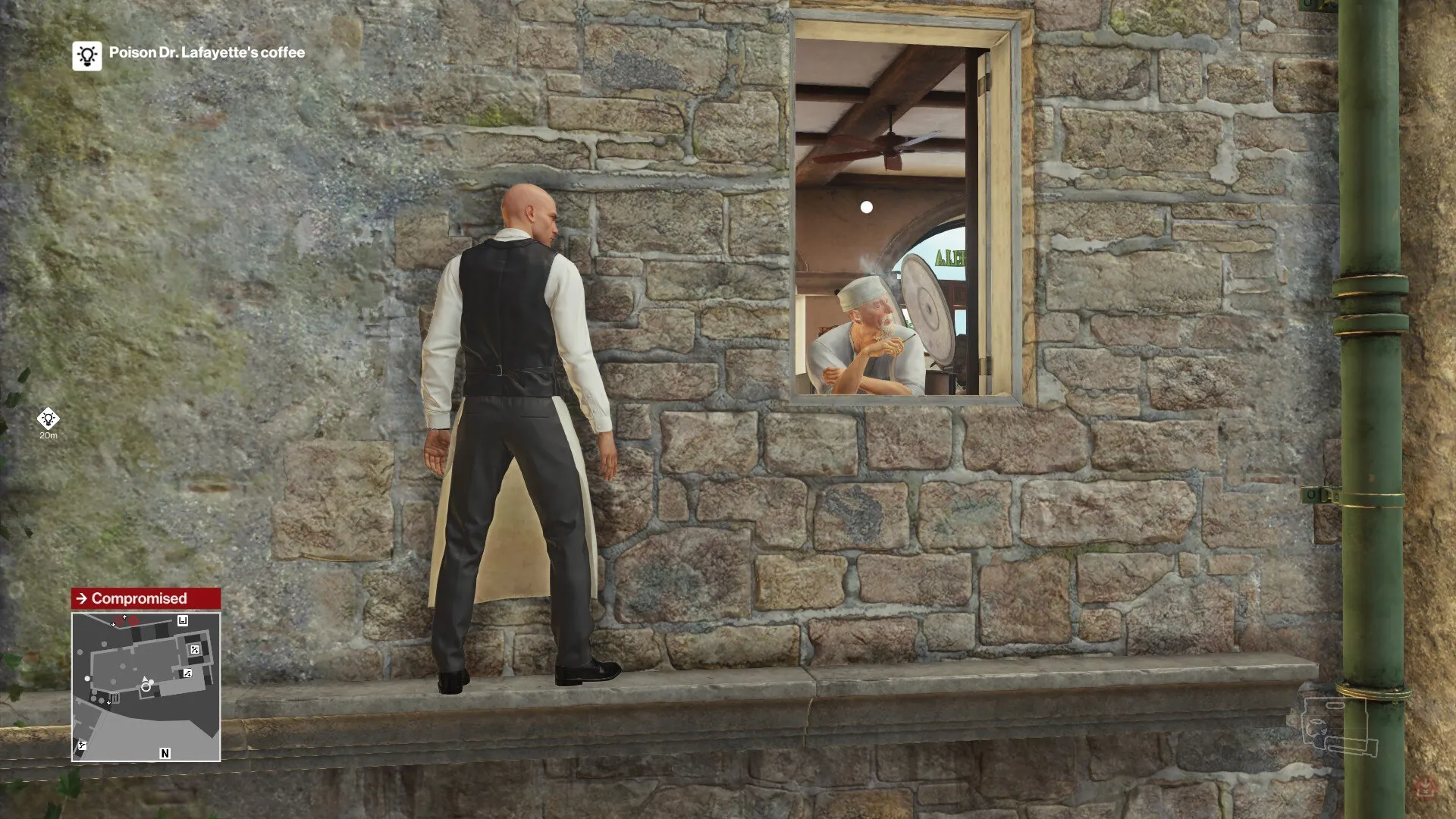Click the staircase icon at the minimap bottom-left

(x=82, y=745)
